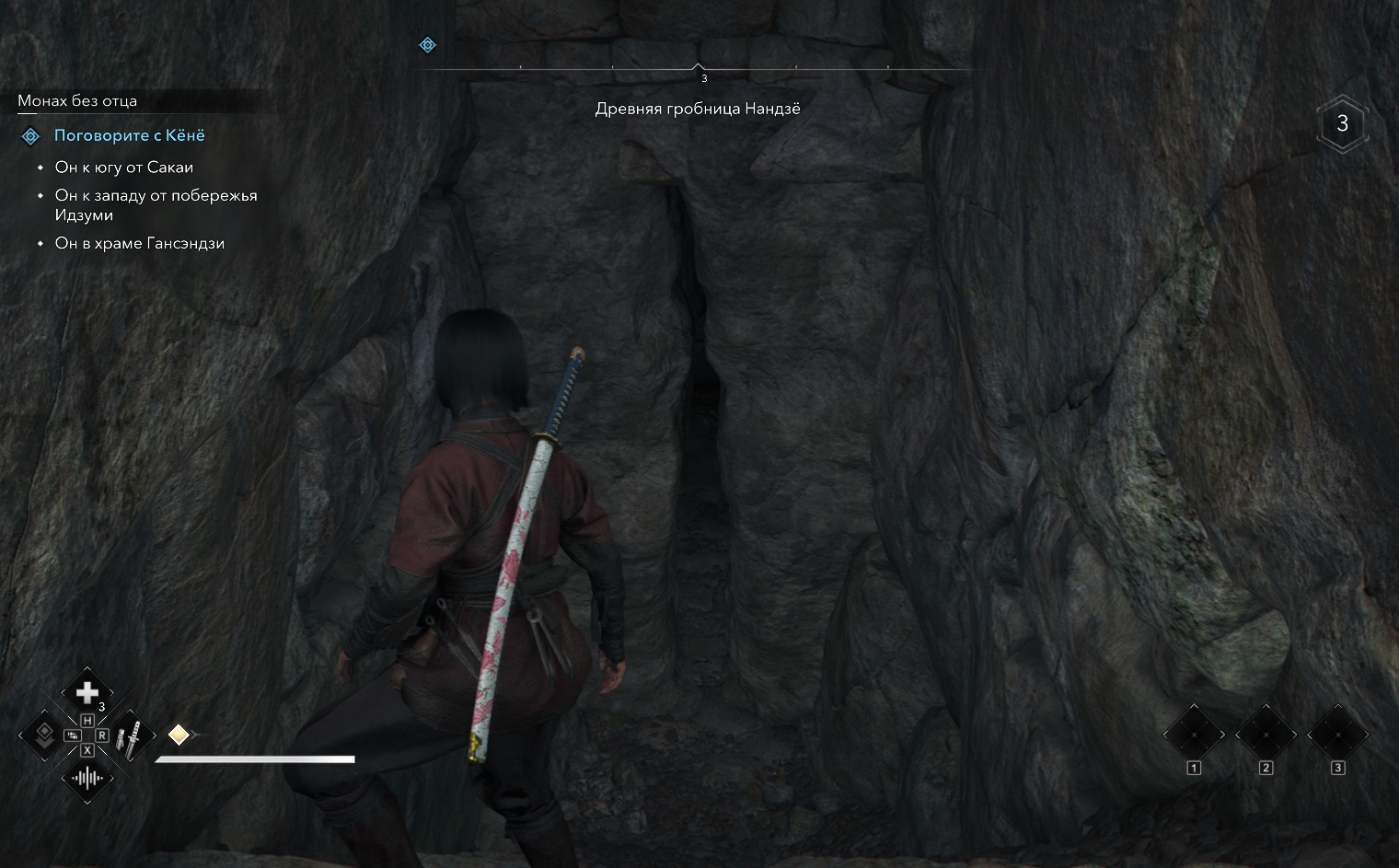
Task: Select ability slot number 3
Action: pos(1337,735)
